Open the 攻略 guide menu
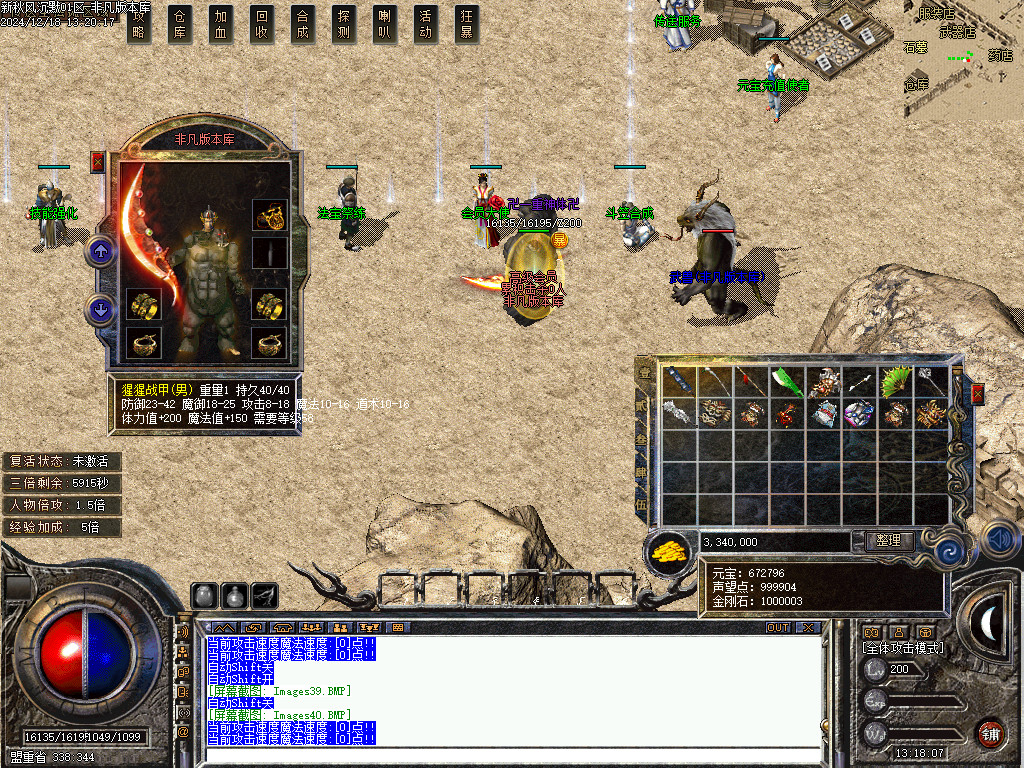Viewport: 1024px width, 768px height. click(x=139, y=24)
